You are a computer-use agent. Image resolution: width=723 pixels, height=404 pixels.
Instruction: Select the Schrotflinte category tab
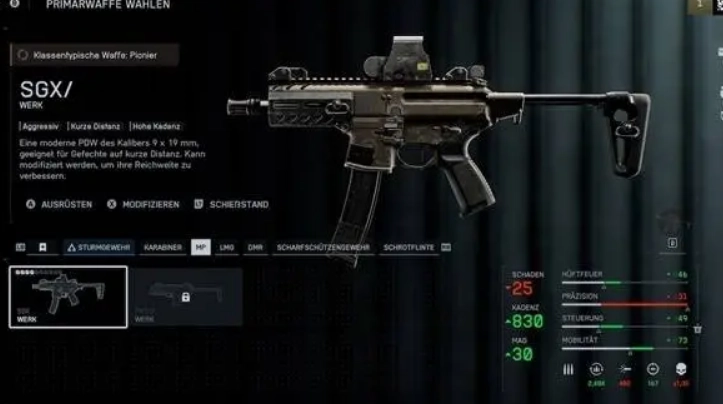coord(408,246)
